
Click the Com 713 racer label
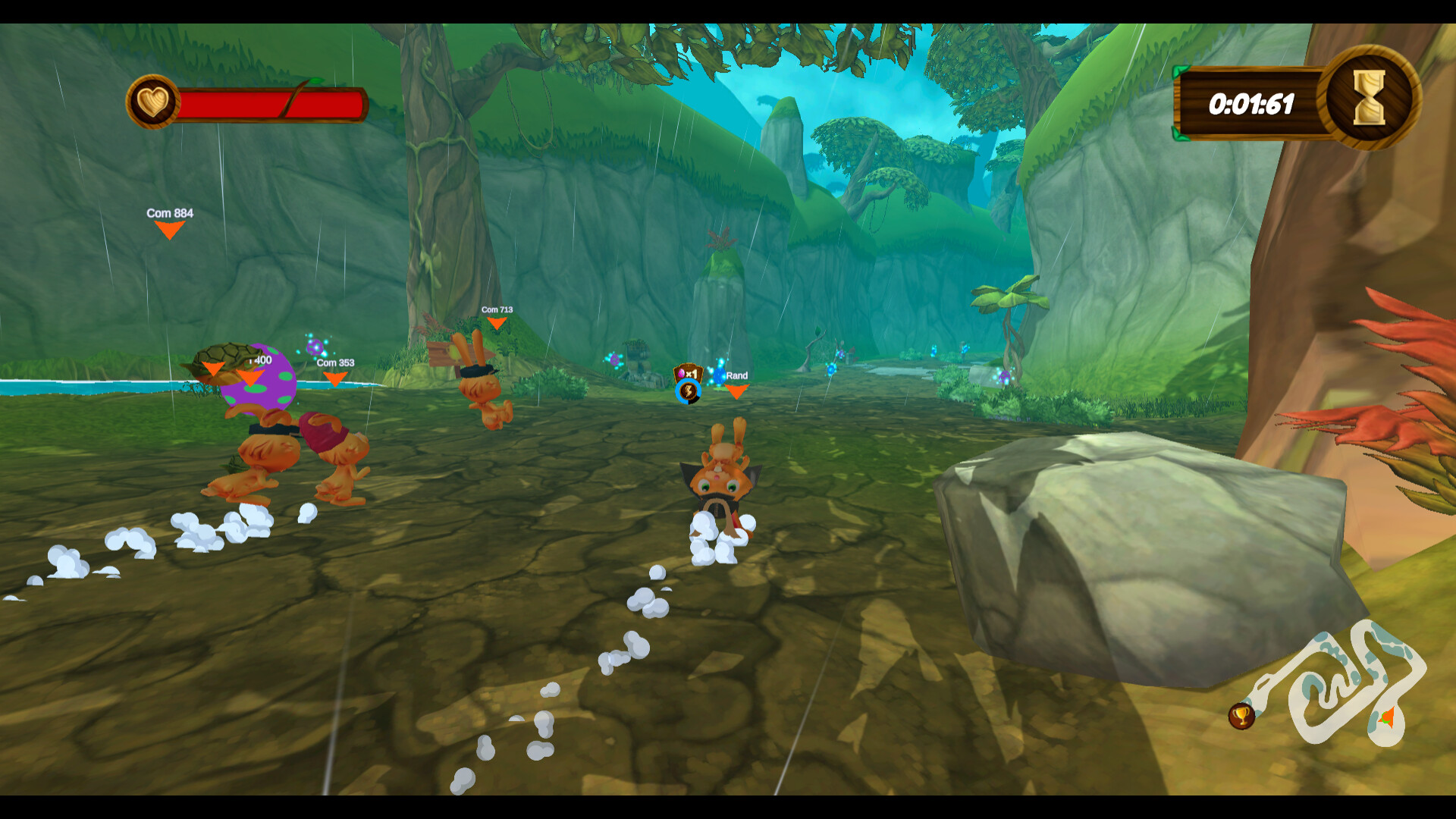click(x=497, y=309)
